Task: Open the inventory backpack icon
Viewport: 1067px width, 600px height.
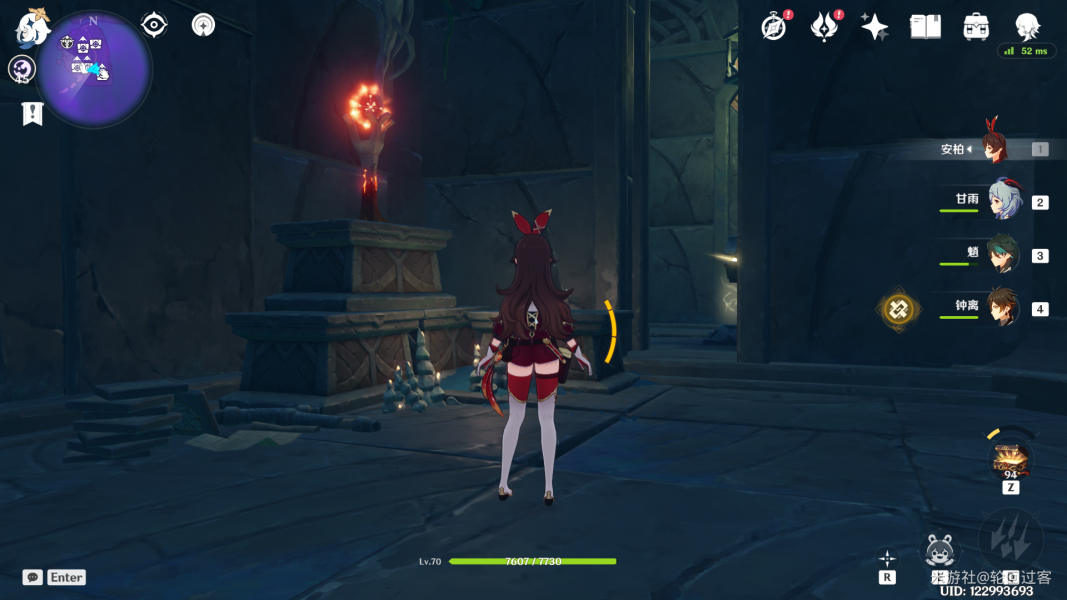Action: tap(976, 27)
